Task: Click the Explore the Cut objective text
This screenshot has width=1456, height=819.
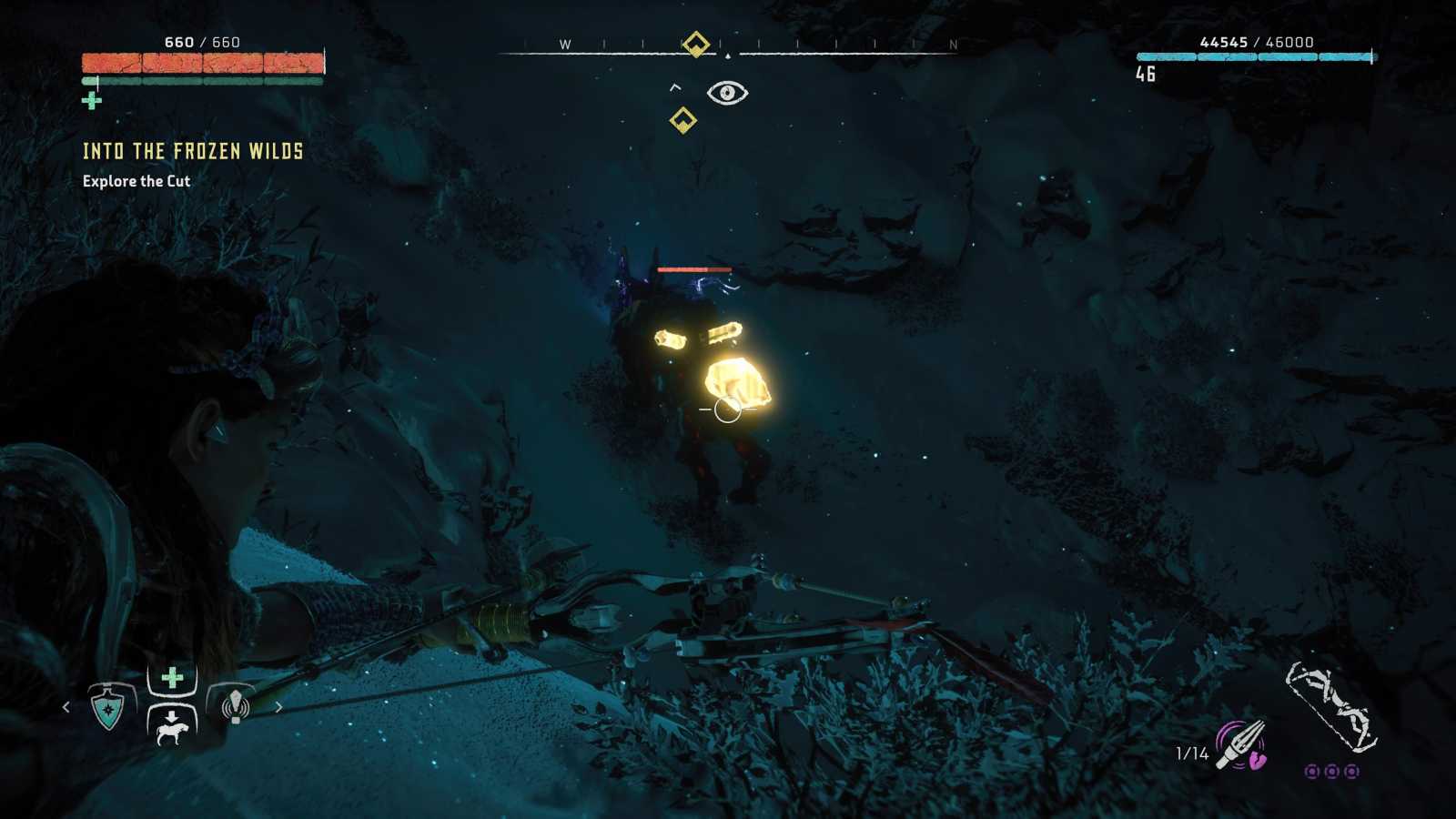Action: [x=136, y=181]
